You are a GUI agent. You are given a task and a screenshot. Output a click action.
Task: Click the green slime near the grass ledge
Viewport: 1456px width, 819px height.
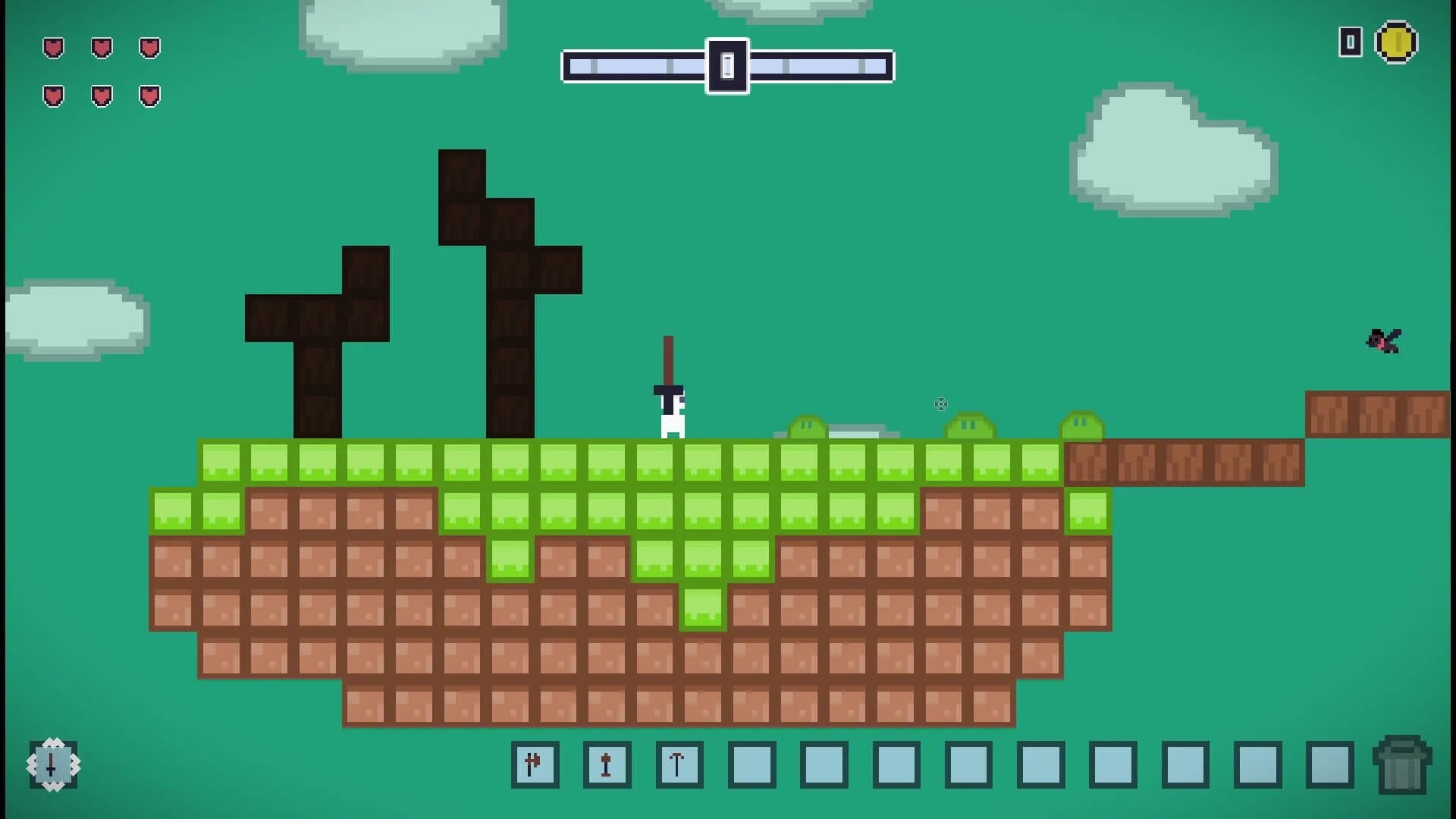[808, 428]
